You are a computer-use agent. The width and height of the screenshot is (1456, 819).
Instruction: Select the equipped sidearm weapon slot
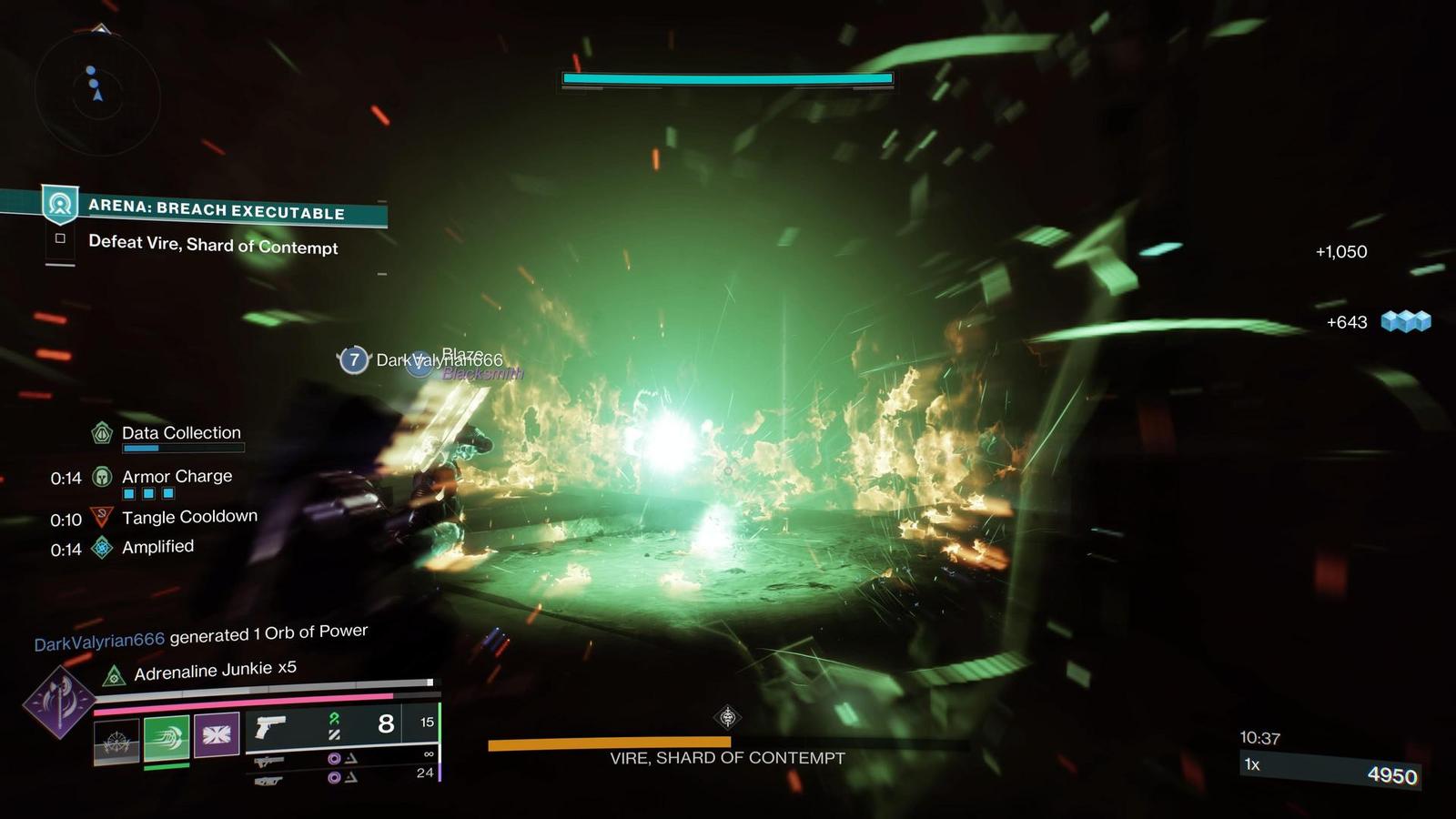270,726
